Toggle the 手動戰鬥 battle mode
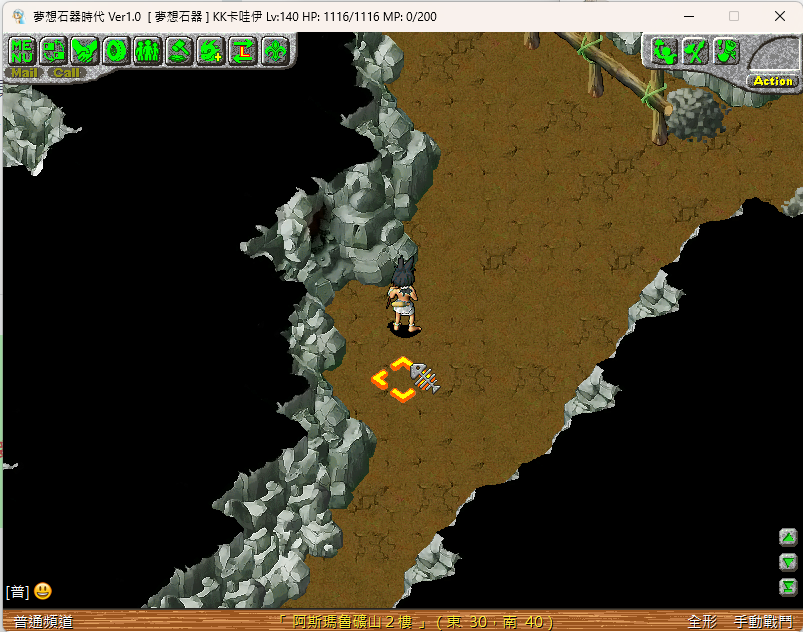Image resolution: width=803 pixels, height=632 pixels. 762,622
